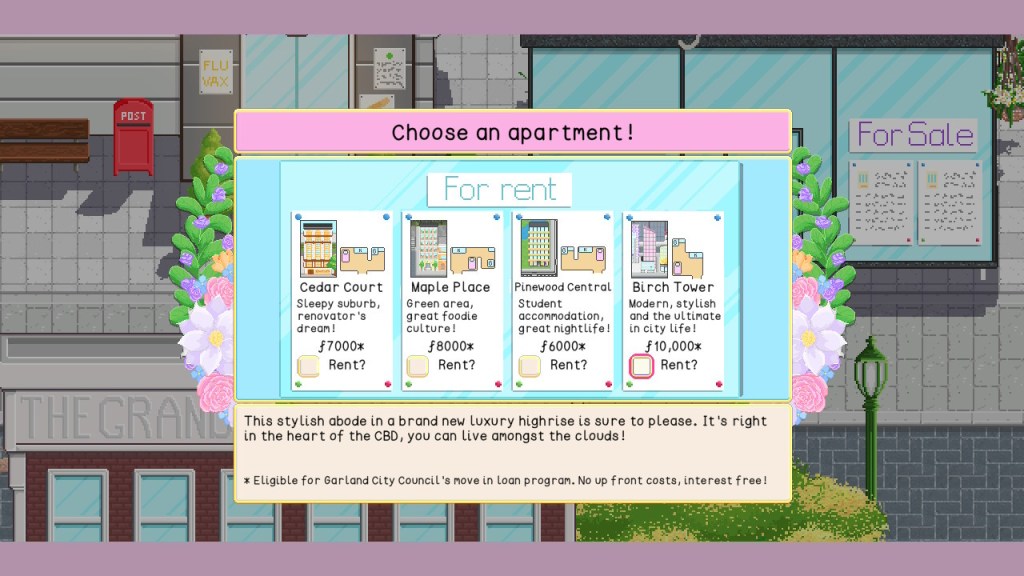Select the Pinewood Central building thumbnail
This screenshot has width=1024, height=576.
pyautogui.click(x=539, y=249)
